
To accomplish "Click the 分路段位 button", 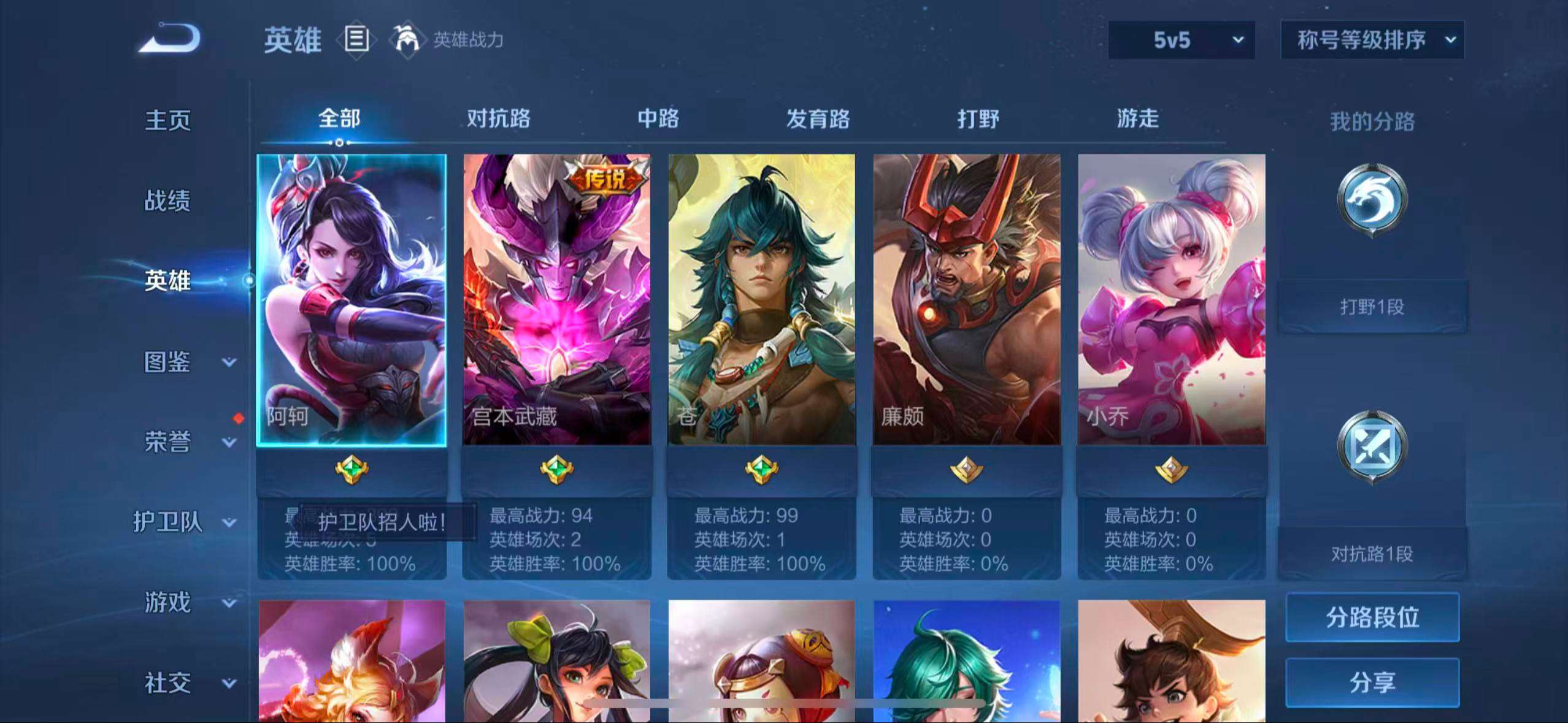I will [1372, 618].
